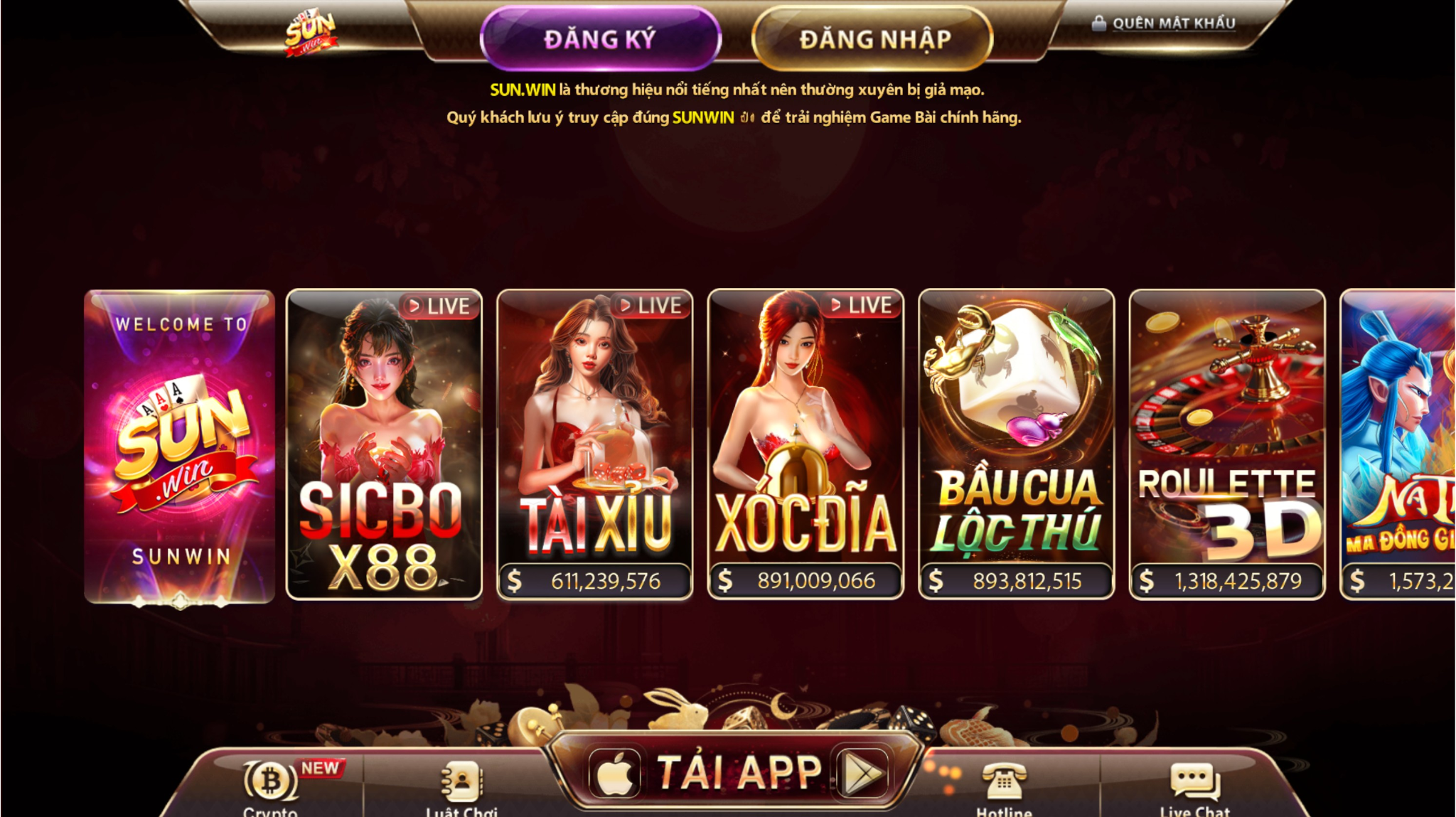The width and height of the screenshot is (1456, 817).
Task: Choose the Xóc Đĩa live game
Action: coord(805,444)
